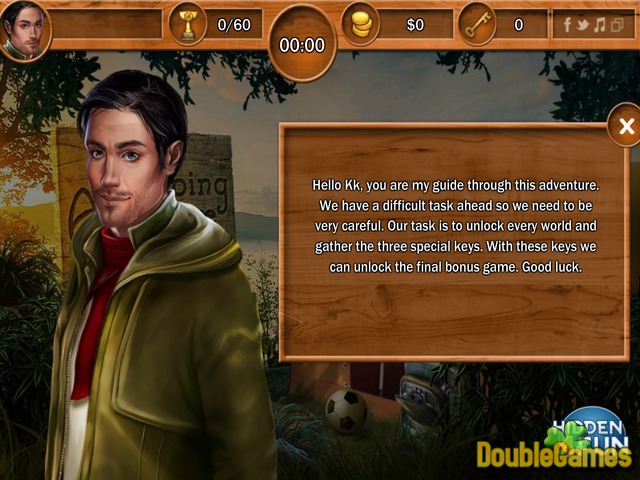Toggle the music note icon

[x=599, y=24]
